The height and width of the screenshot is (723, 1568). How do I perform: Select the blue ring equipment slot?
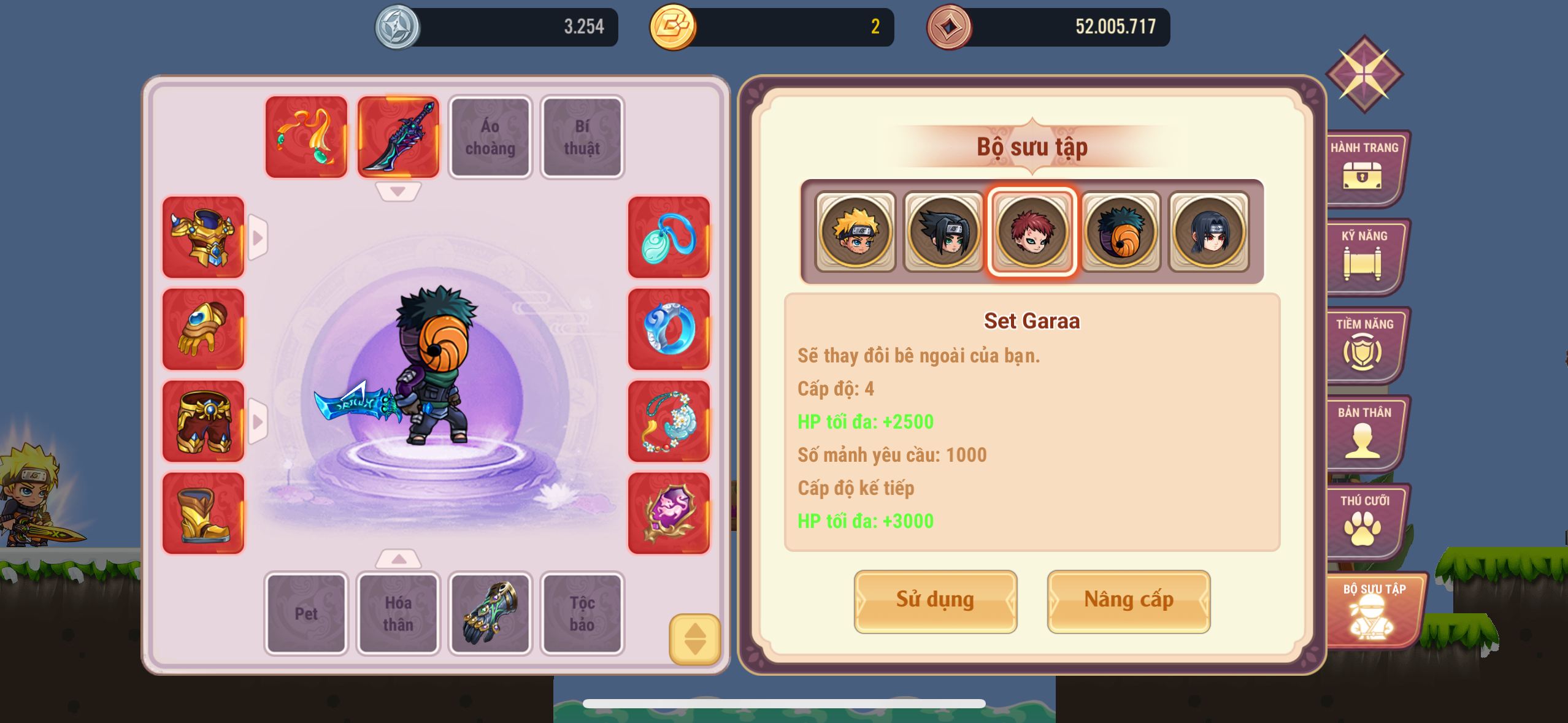669,329
